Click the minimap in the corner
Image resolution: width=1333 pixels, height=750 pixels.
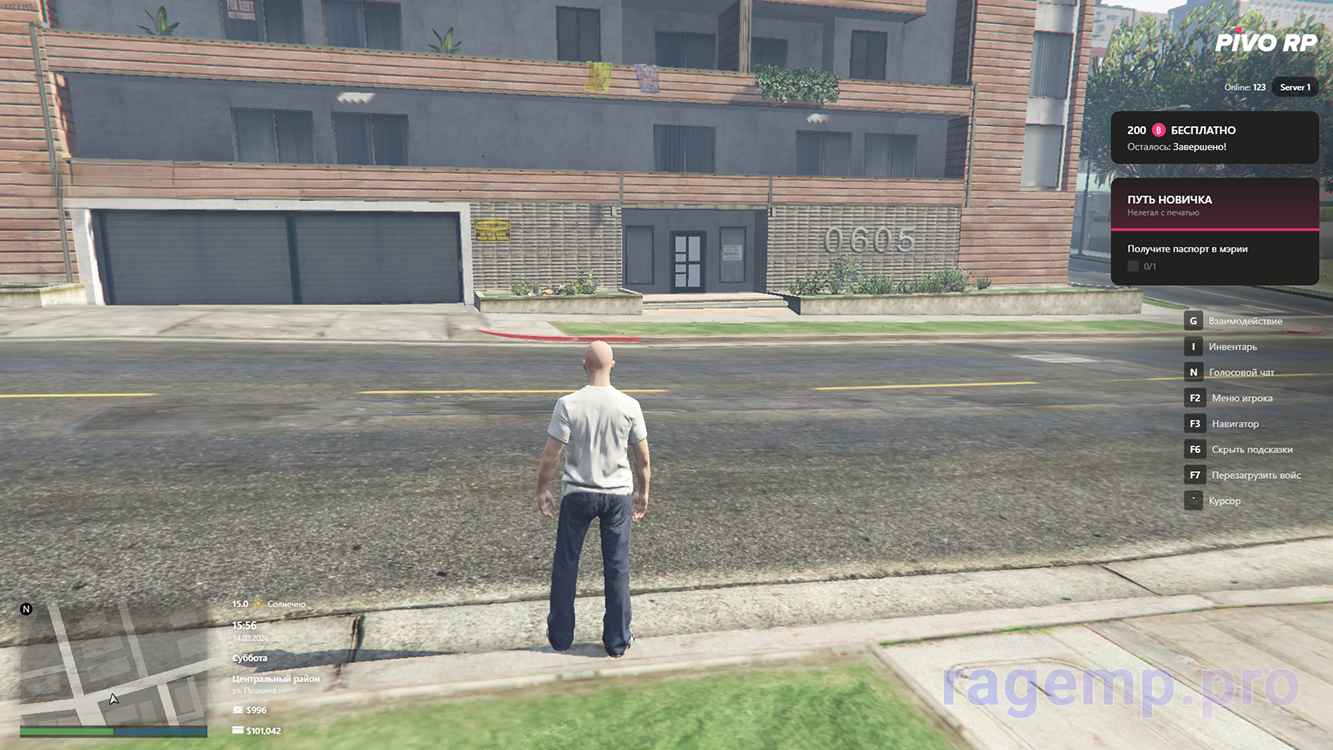(113, 663)
